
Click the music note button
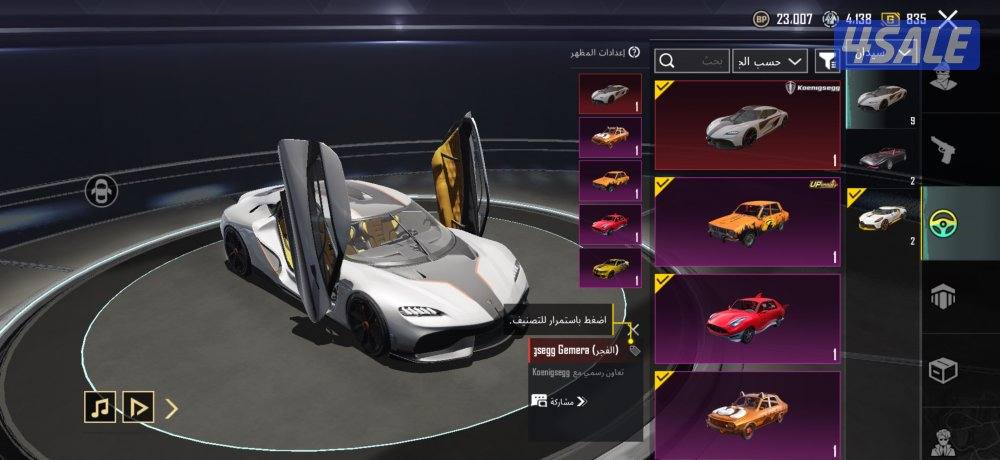pos(99,407)
